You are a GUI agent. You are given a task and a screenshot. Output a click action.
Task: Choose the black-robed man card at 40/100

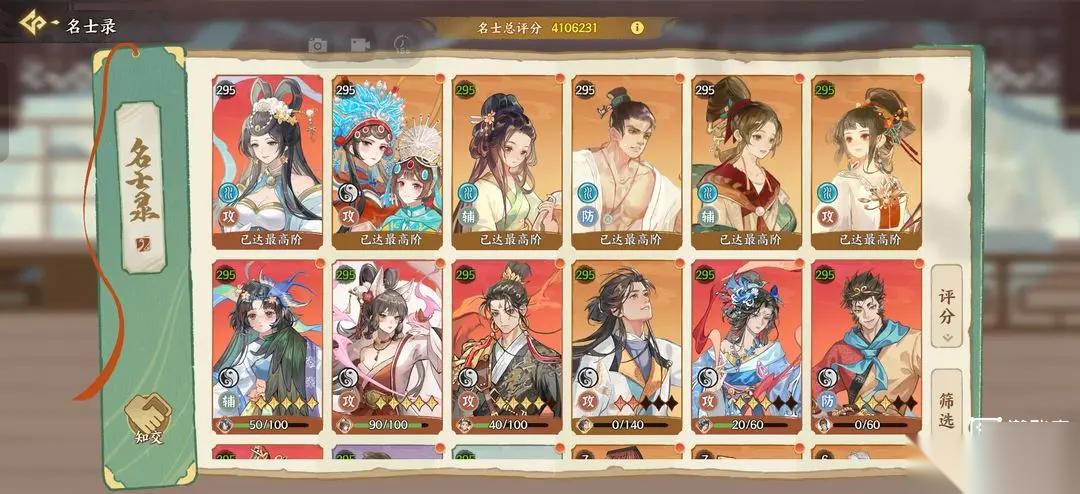[x=507, y=345]
